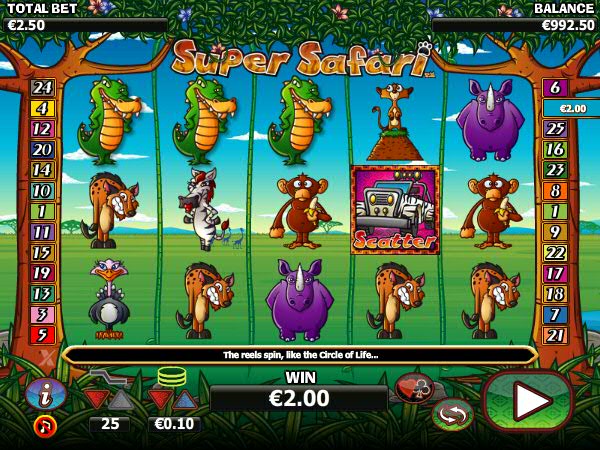
Task: Choose payline number 5 marker
Action: coord(42,335)
